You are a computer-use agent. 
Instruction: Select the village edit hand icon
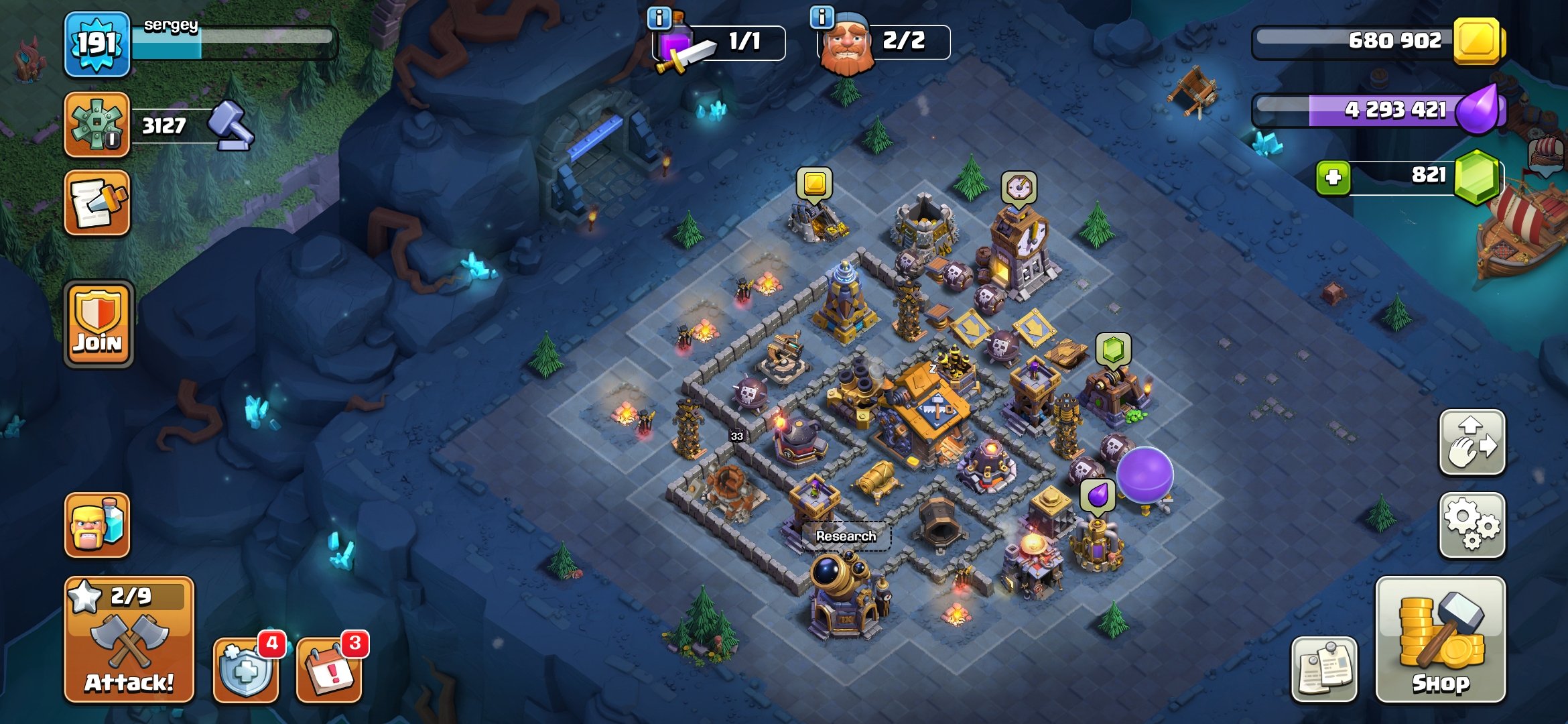click(x=1472, y=442)
